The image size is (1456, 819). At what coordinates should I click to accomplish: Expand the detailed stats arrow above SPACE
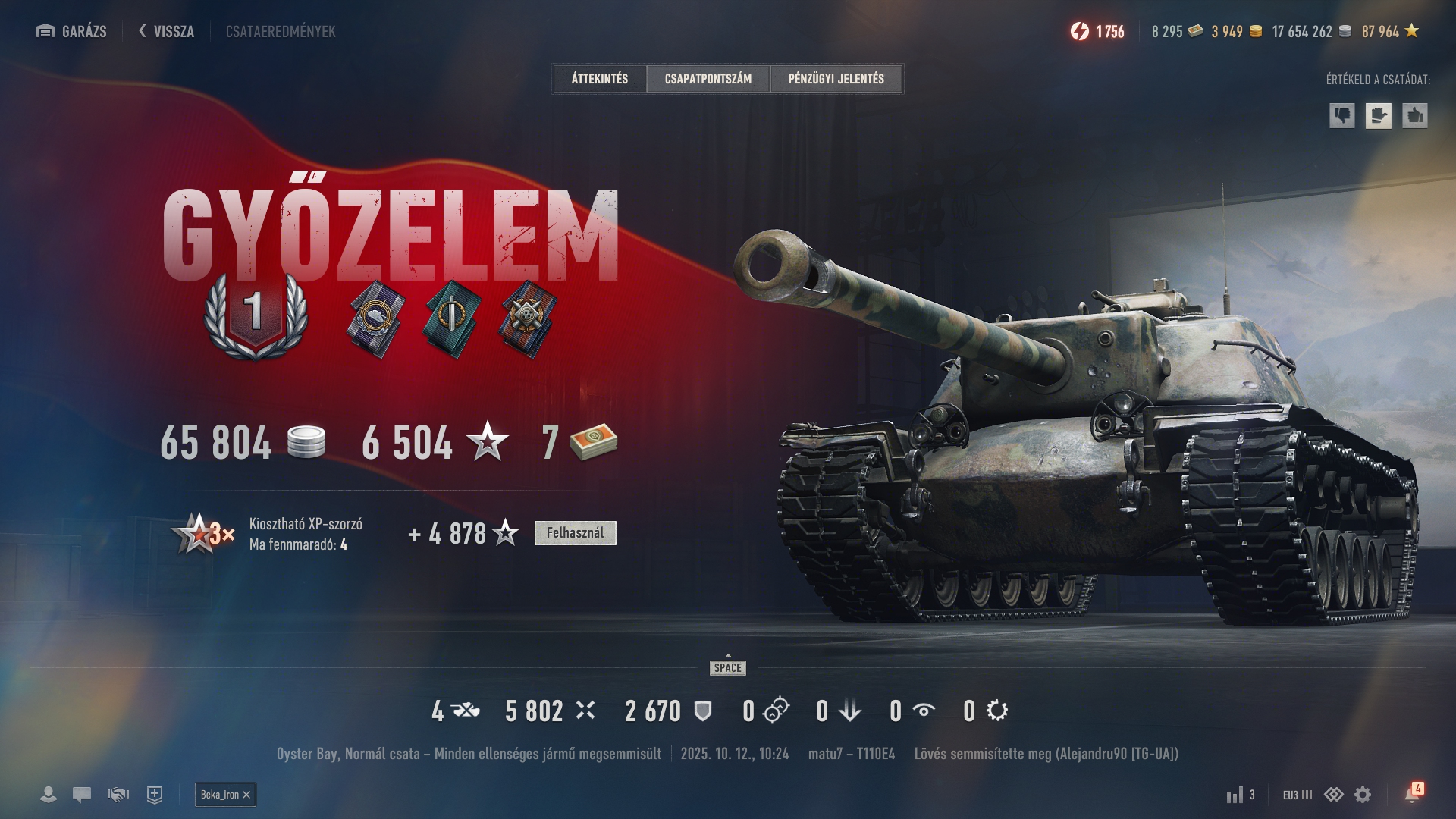(728, 657)
